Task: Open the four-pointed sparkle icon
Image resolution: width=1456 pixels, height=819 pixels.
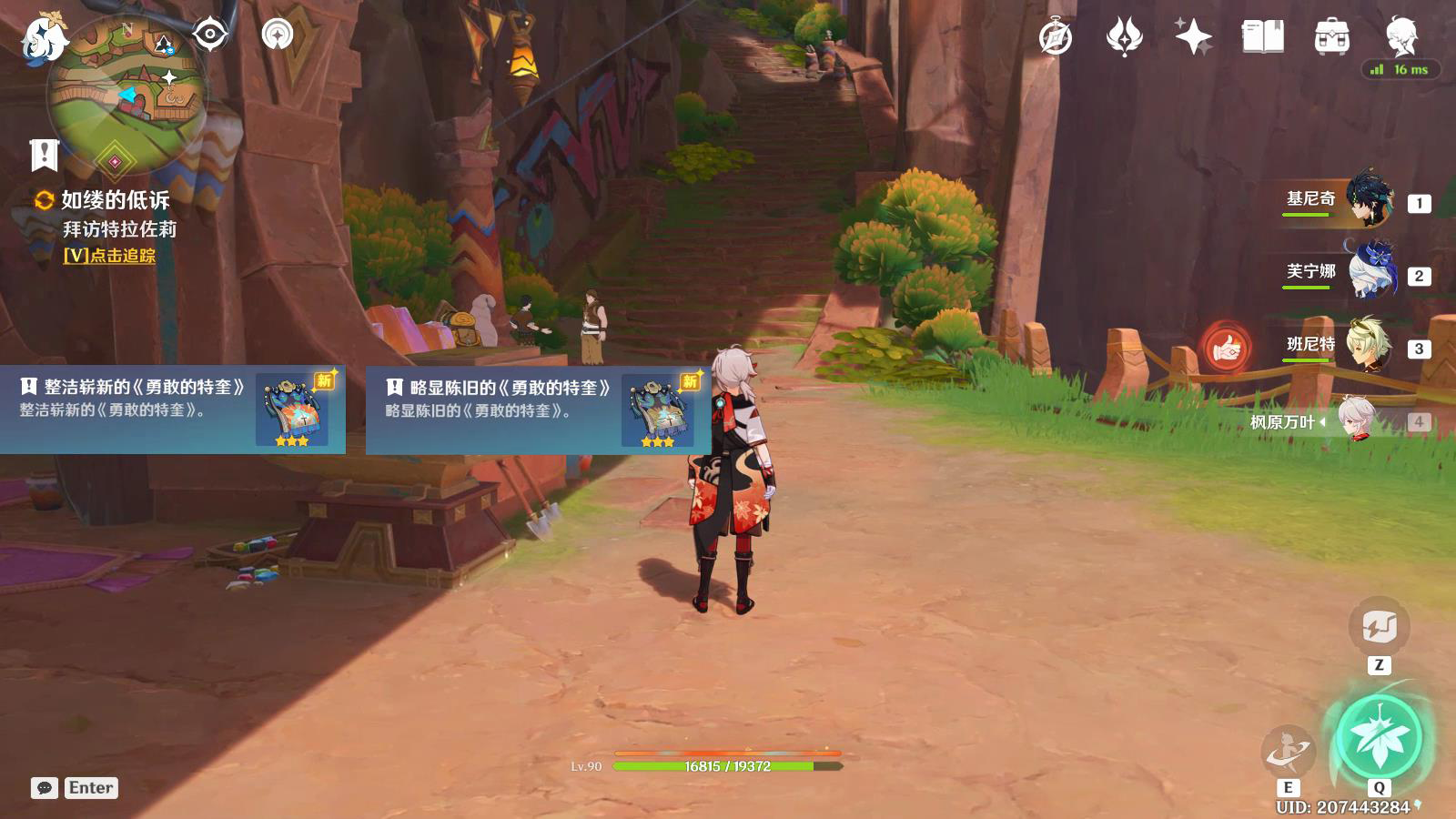Action: (1193, 37)
